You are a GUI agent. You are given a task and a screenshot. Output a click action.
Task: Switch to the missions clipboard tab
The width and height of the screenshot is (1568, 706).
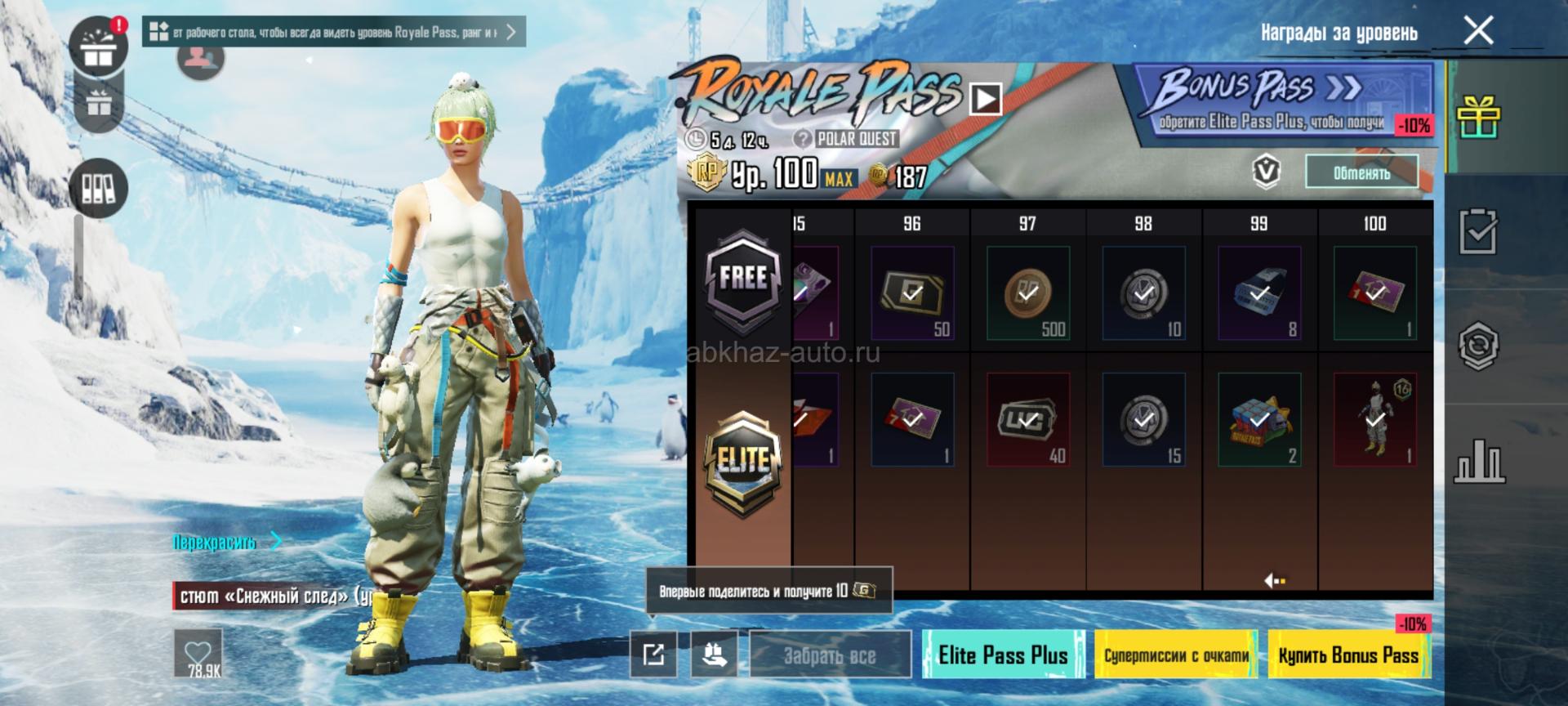tap(1479, 232)
